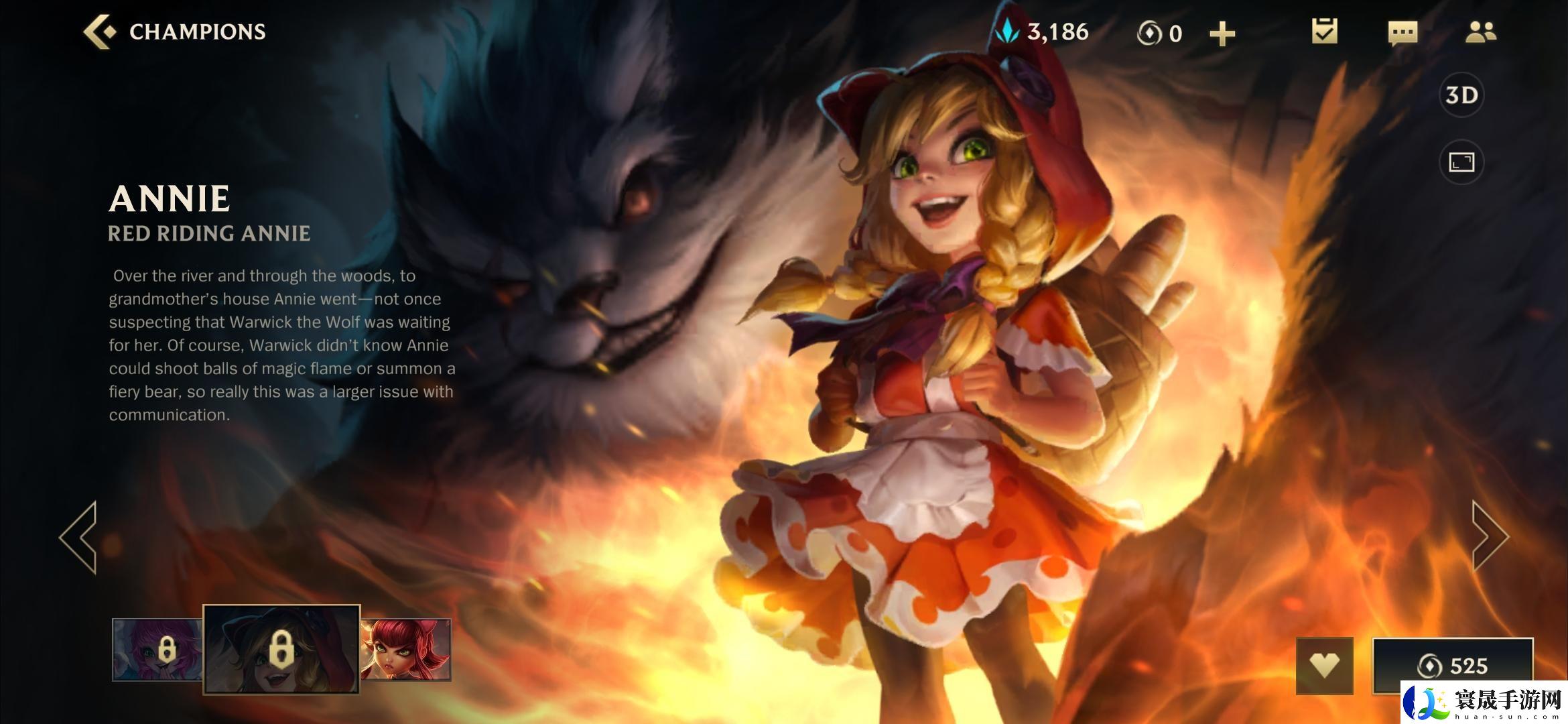
Task: Select the pink-haired locked Annie skin thumbnail
Action: coord(158,649)
